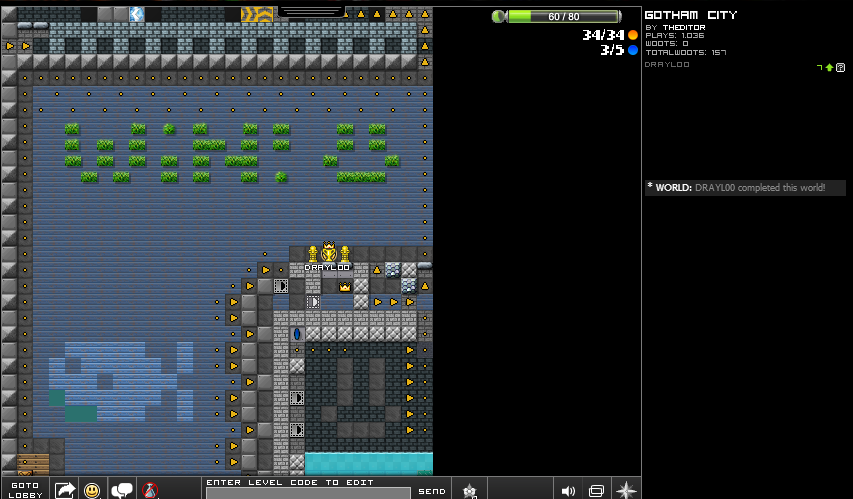This screenshot has width=853, height=499.
Task: Click the green up arrow woot icon
Action: 829,67
